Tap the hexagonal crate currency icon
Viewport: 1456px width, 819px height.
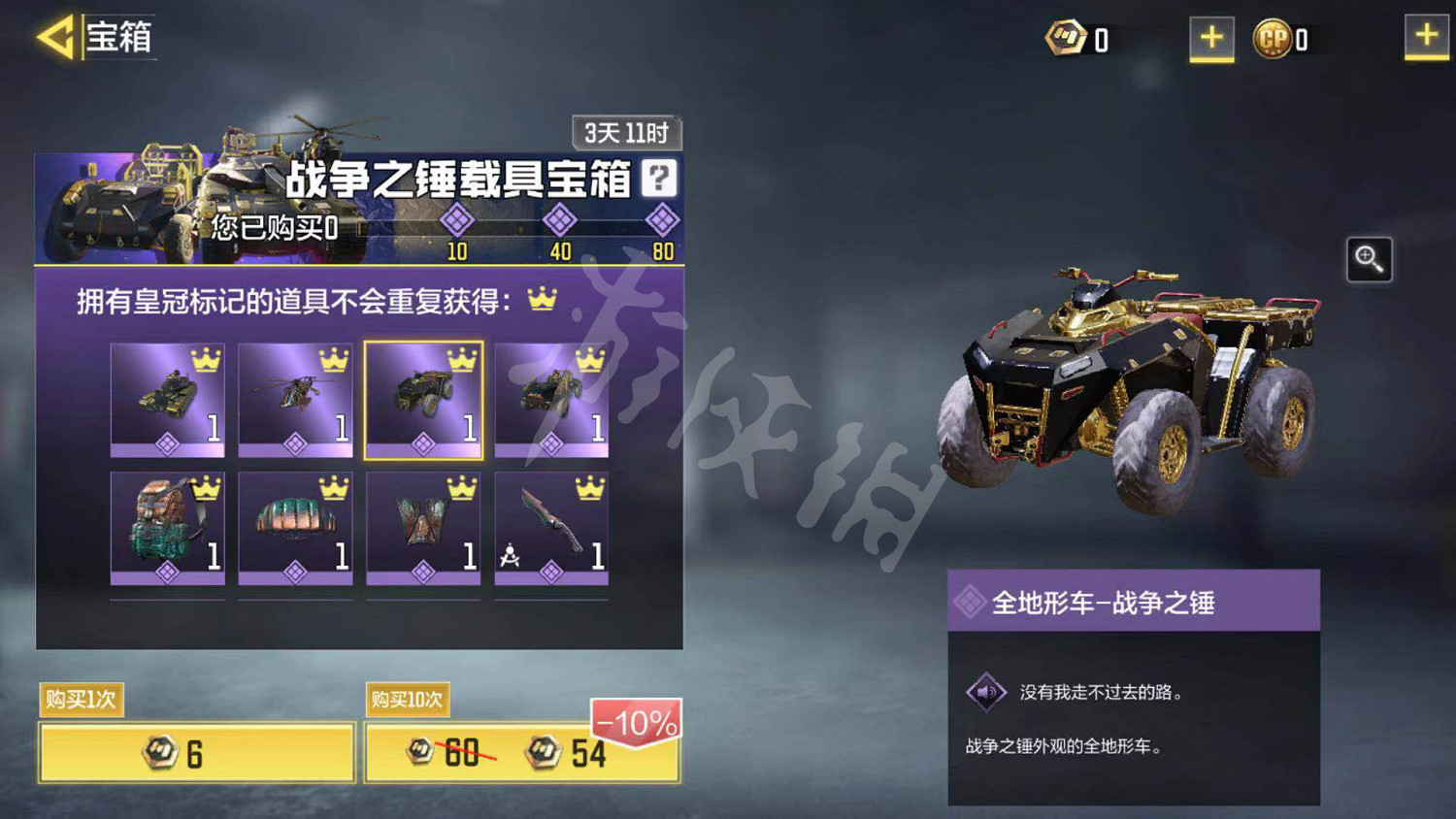coord(1067,37)
